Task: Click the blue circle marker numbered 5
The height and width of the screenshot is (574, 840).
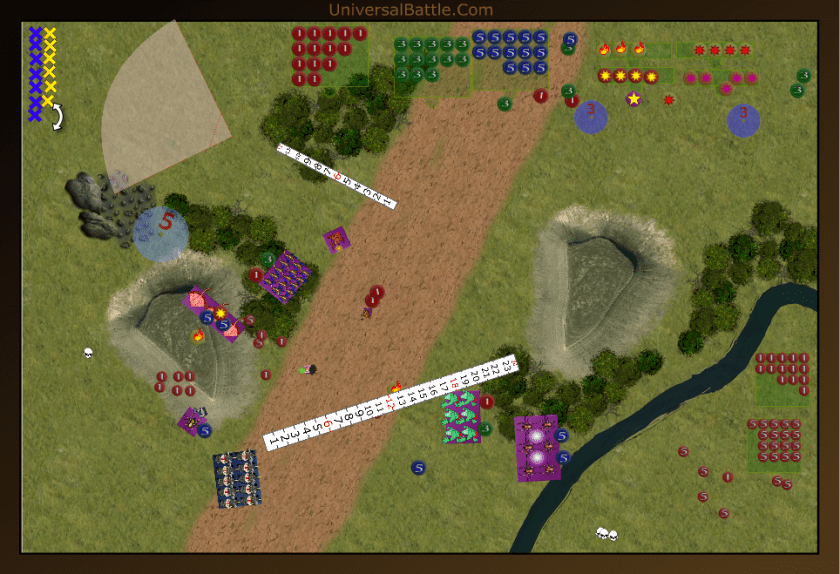Action: pyautogui.click(x=161, y=234)
